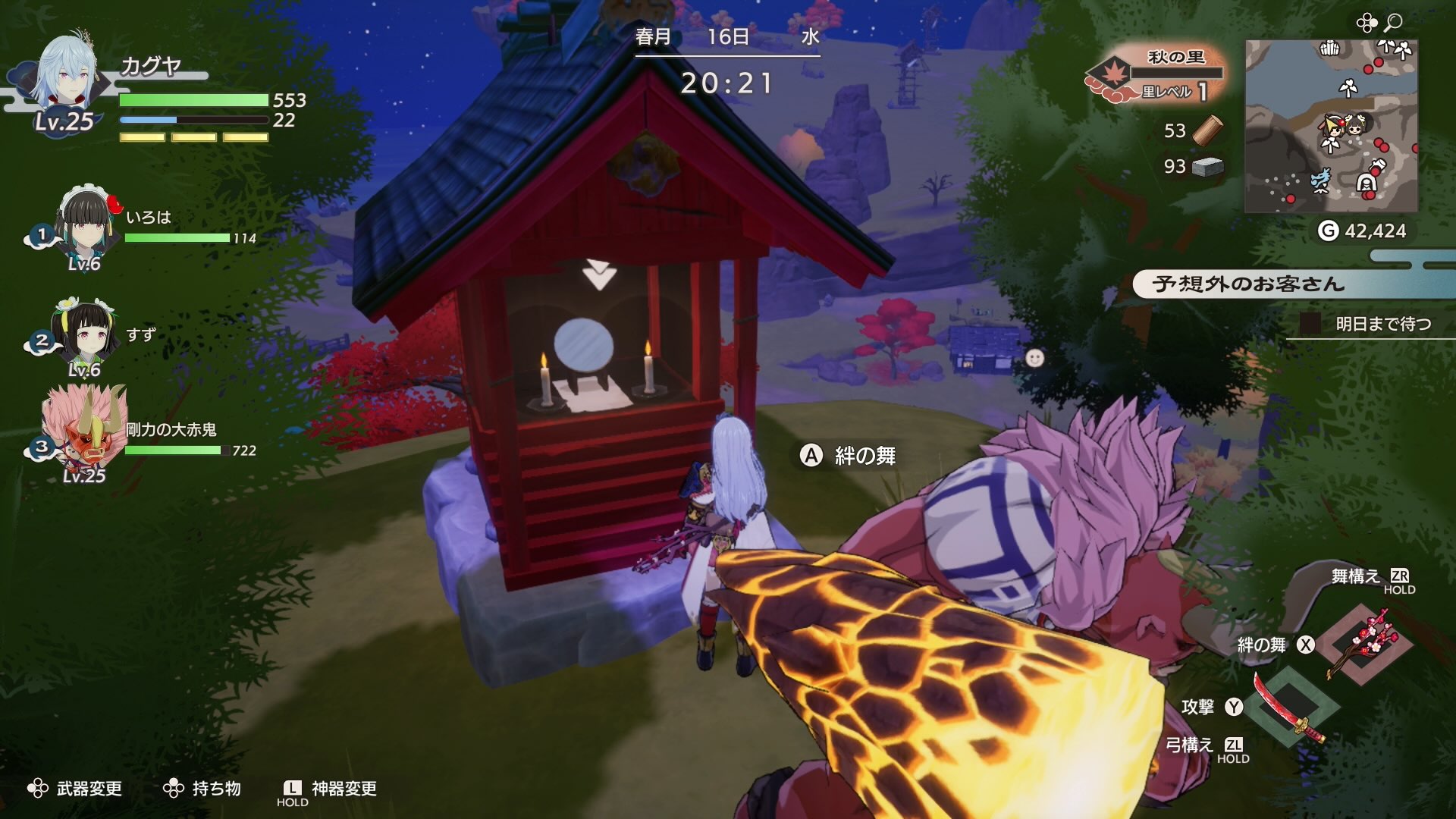
Task: Click the blue dragon marker on the minimap
Action: pos(1321,180)
